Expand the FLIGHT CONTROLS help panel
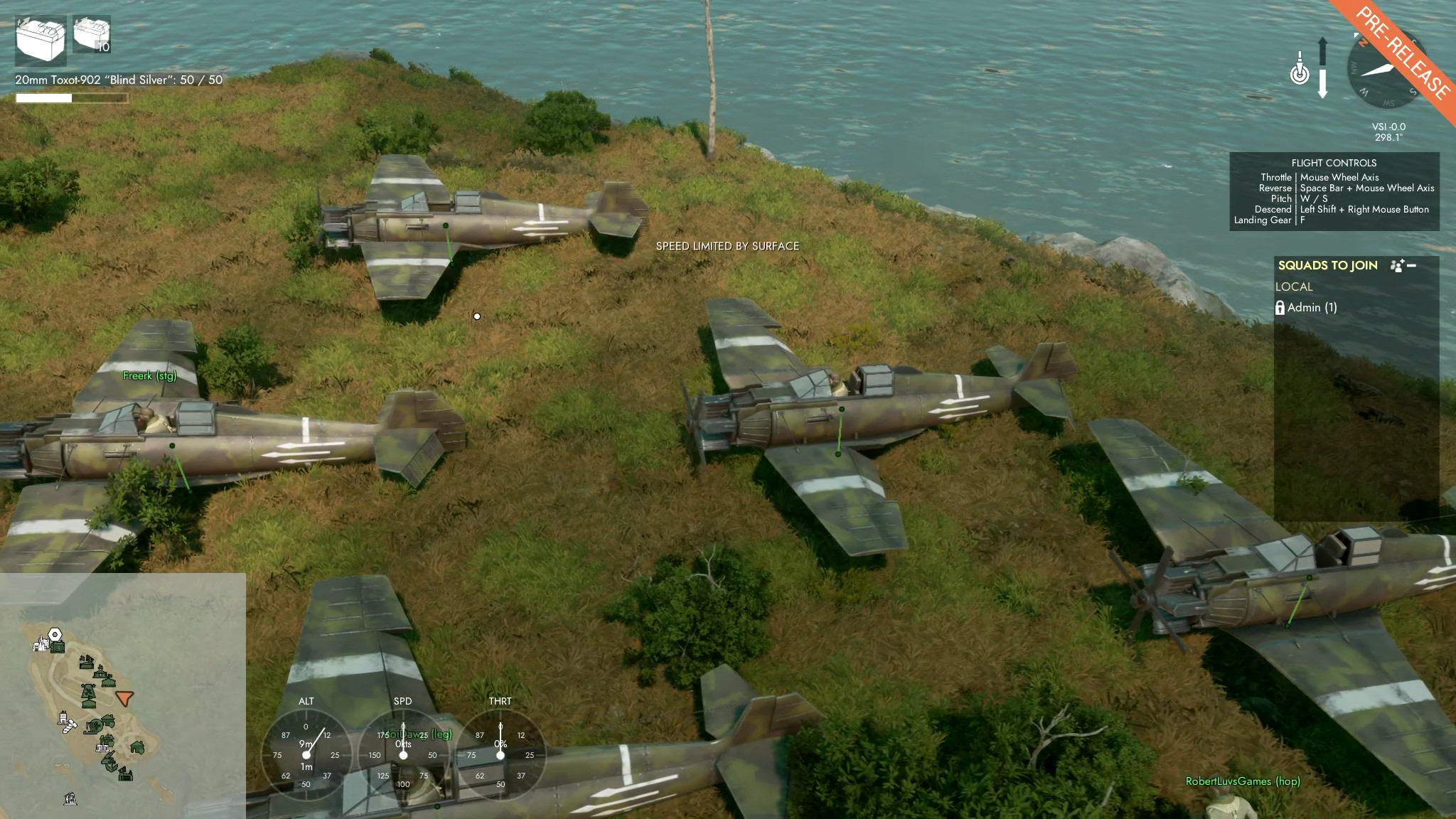 click(1336, 162)
